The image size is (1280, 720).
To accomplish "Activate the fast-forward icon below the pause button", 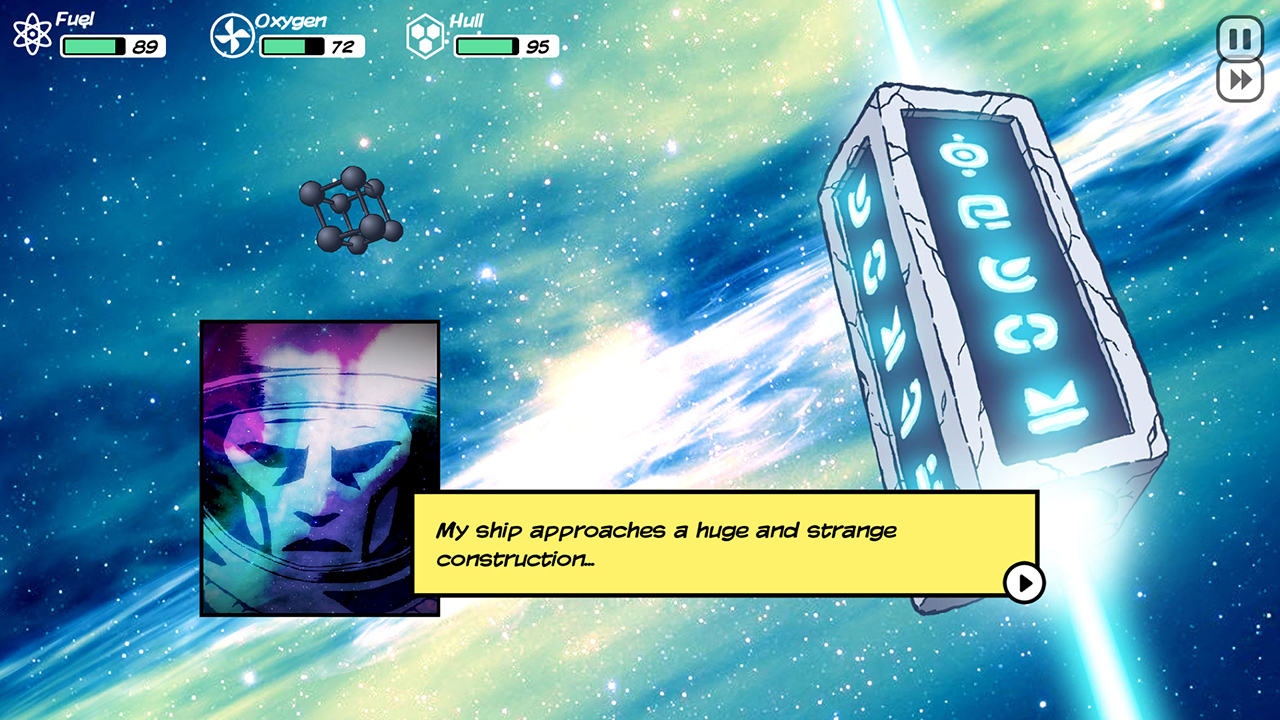I will click(1238, 83).
